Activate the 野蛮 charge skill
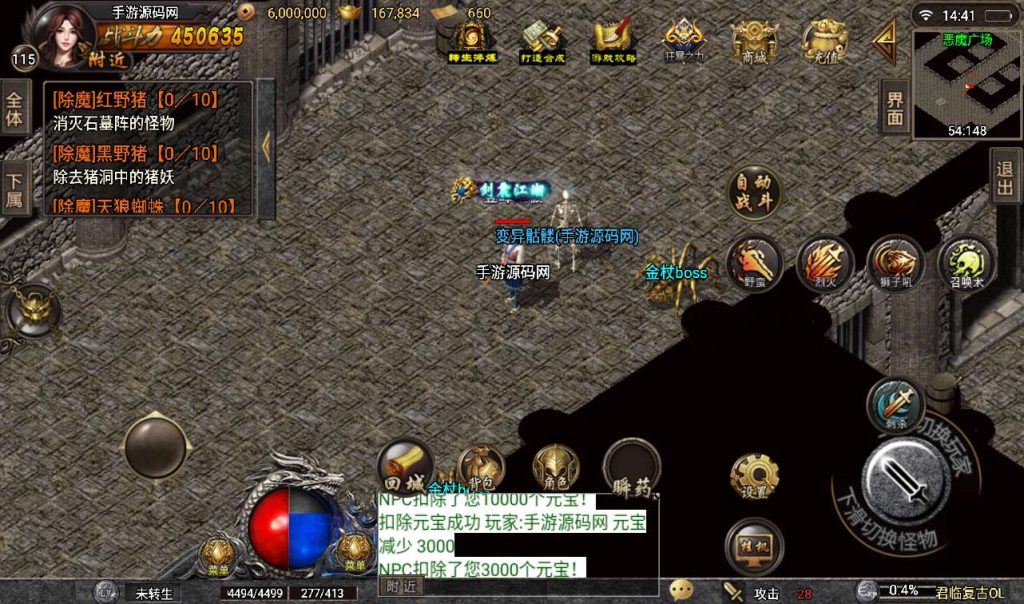This screenshot has width=1024, height=604. pos(754,264)
